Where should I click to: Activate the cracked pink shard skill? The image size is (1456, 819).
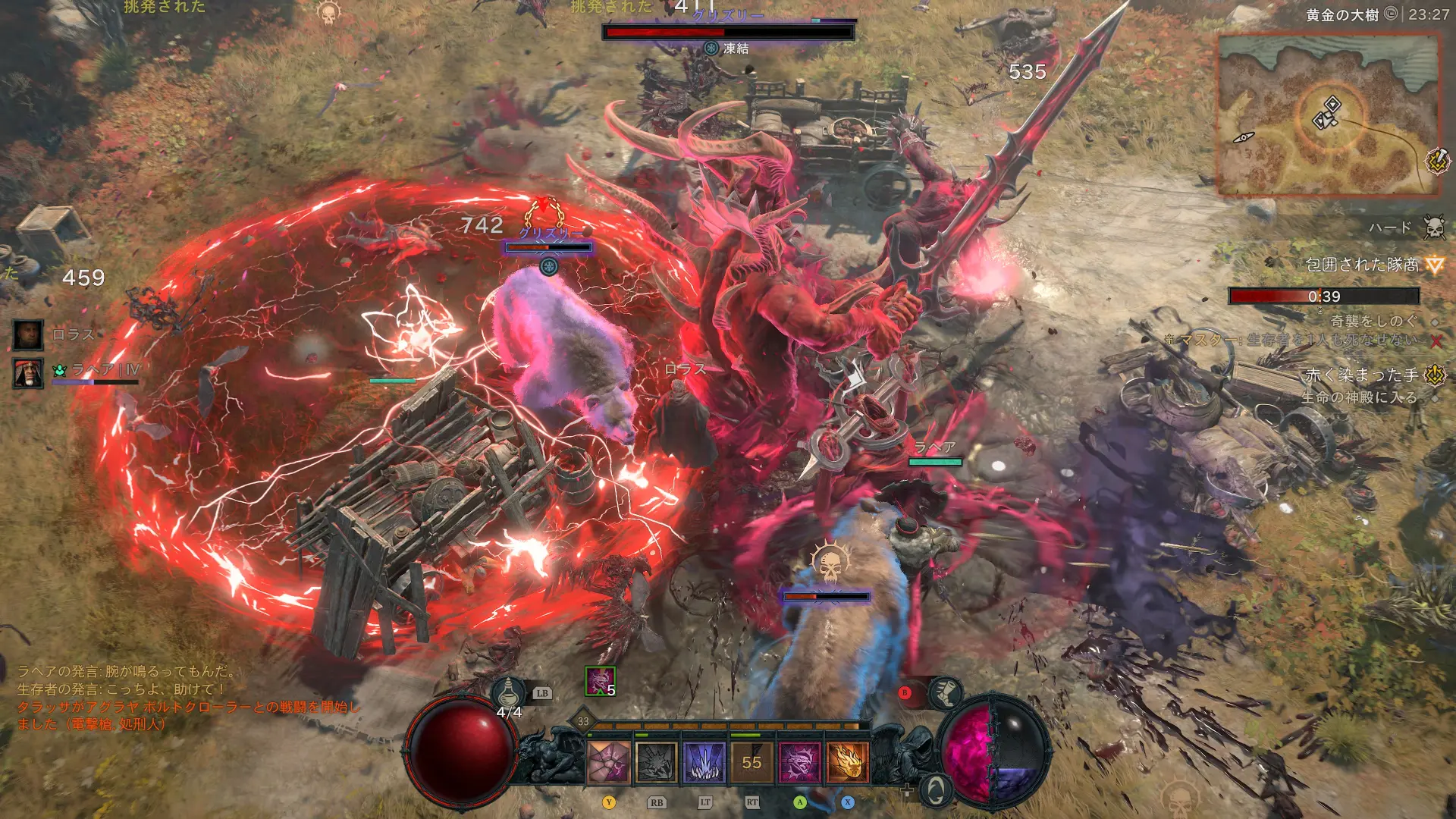(609, 761)
